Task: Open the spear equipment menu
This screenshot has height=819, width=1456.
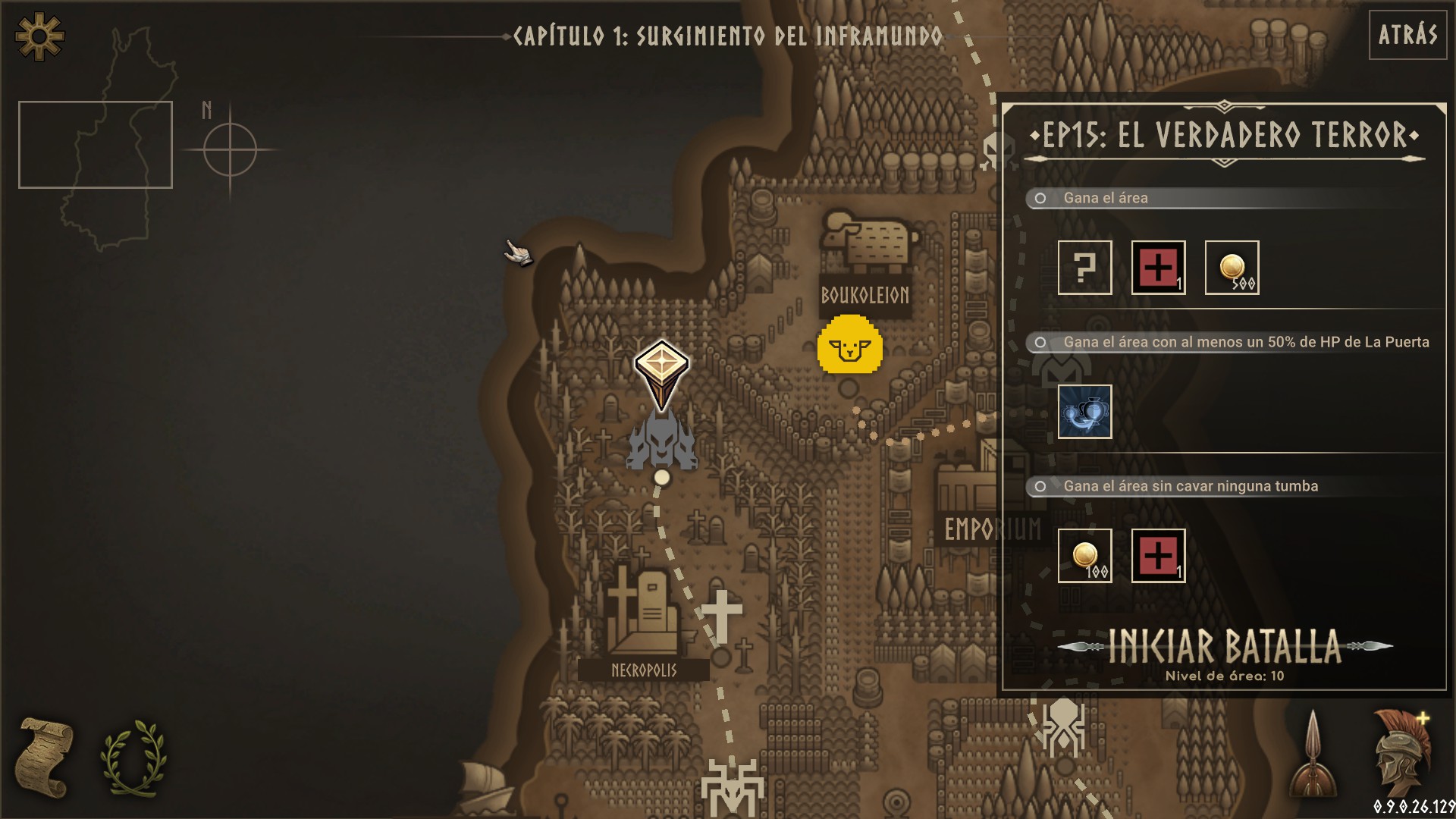Action: [x=1313, y=755]
